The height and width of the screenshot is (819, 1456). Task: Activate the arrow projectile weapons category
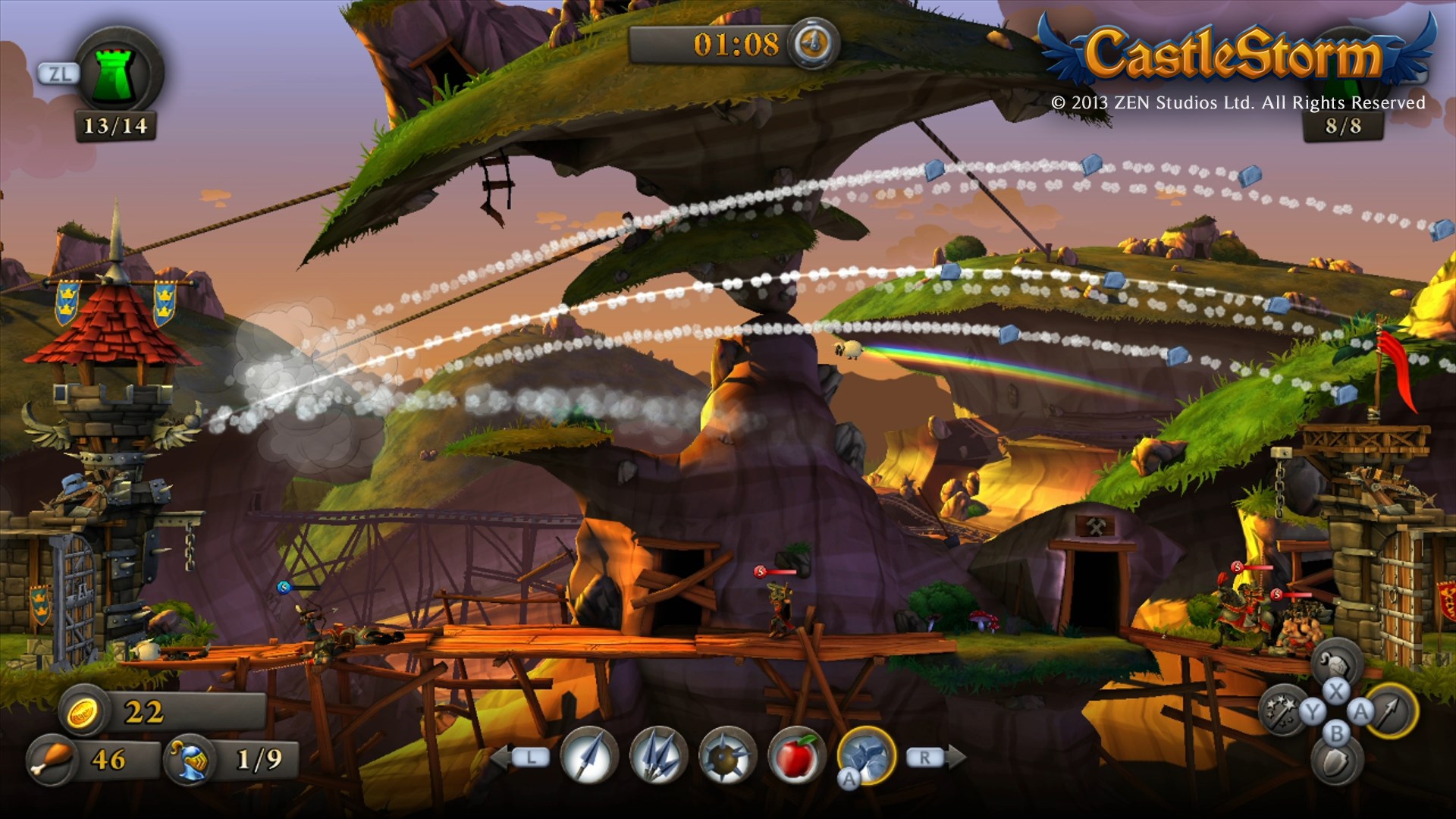point(1392,711)
